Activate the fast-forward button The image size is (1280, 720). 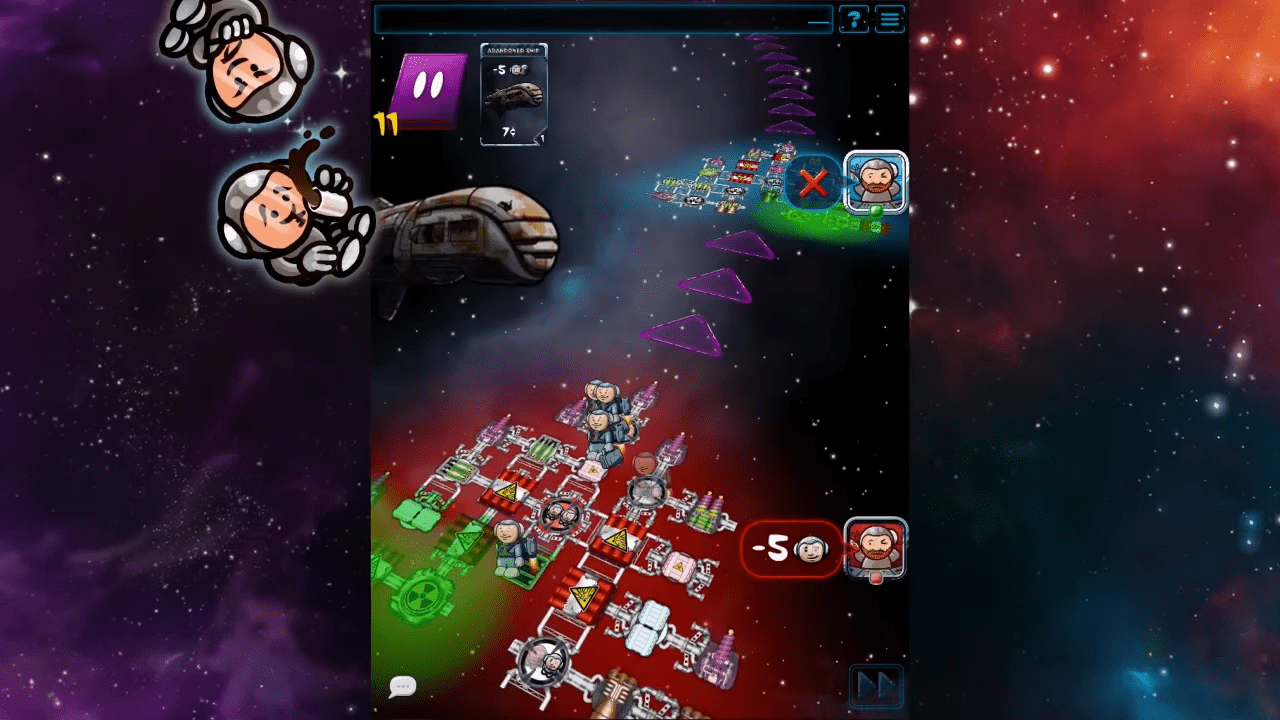click(x=876, y=687)
